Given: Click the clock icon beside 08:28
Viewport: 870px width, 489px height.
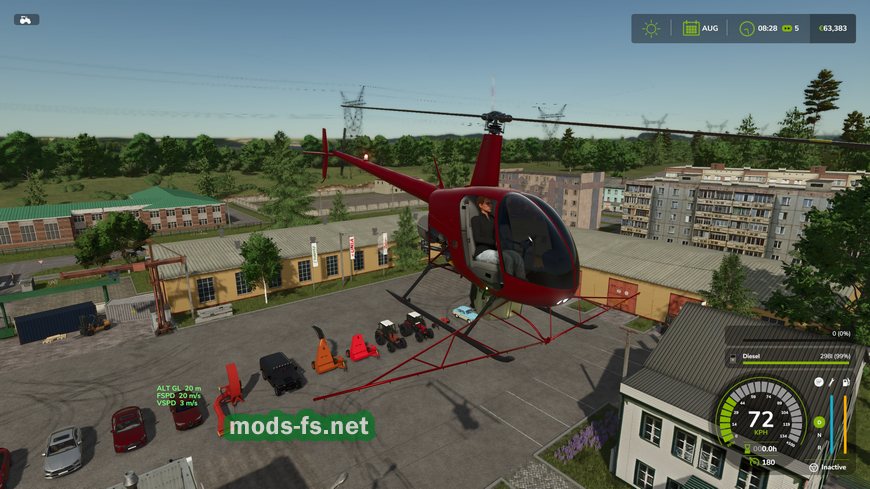Looking at the screenshot, I should click(x=746, y=28).
